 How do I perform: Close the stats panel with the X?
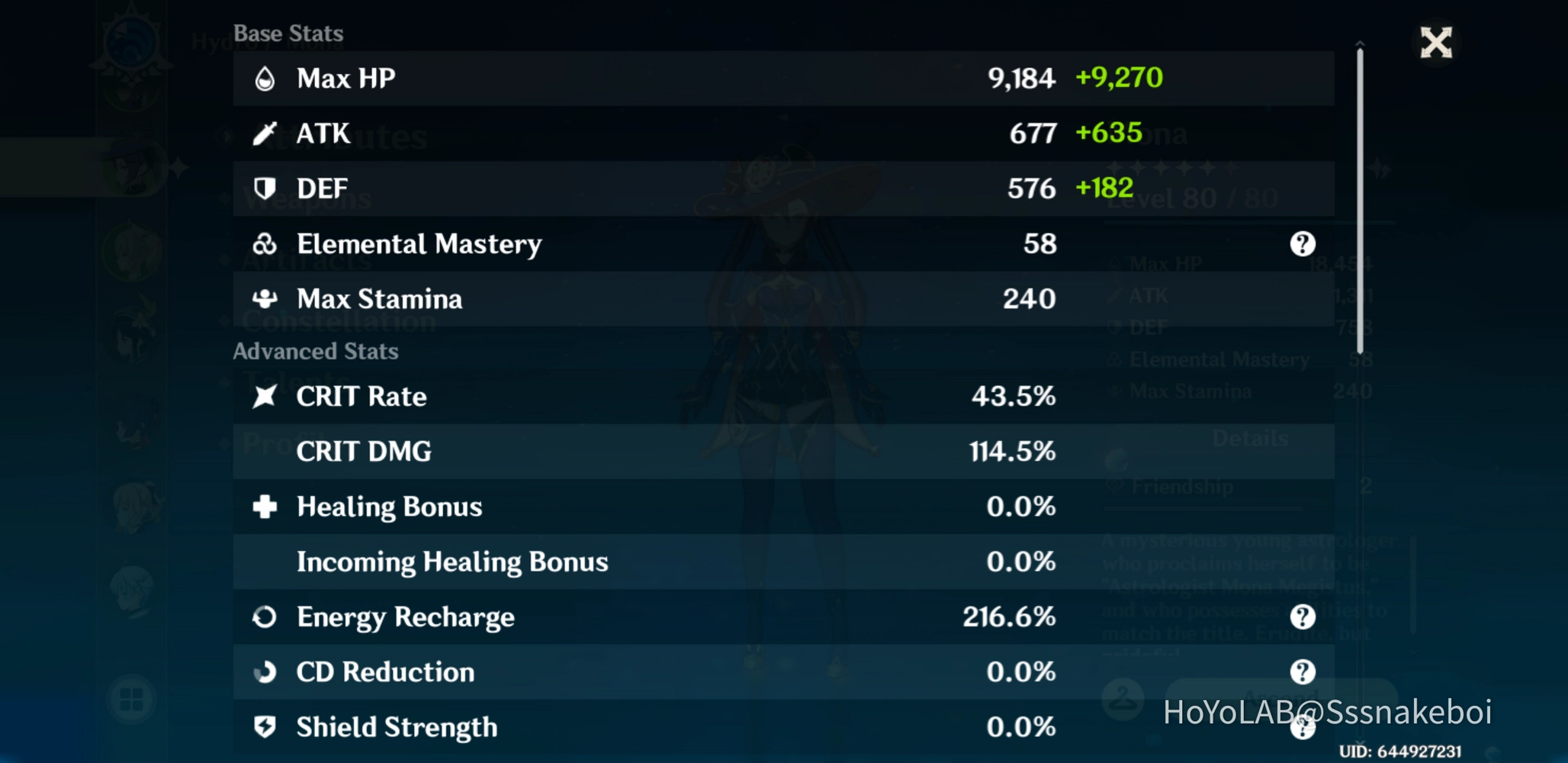(1435, 42)
